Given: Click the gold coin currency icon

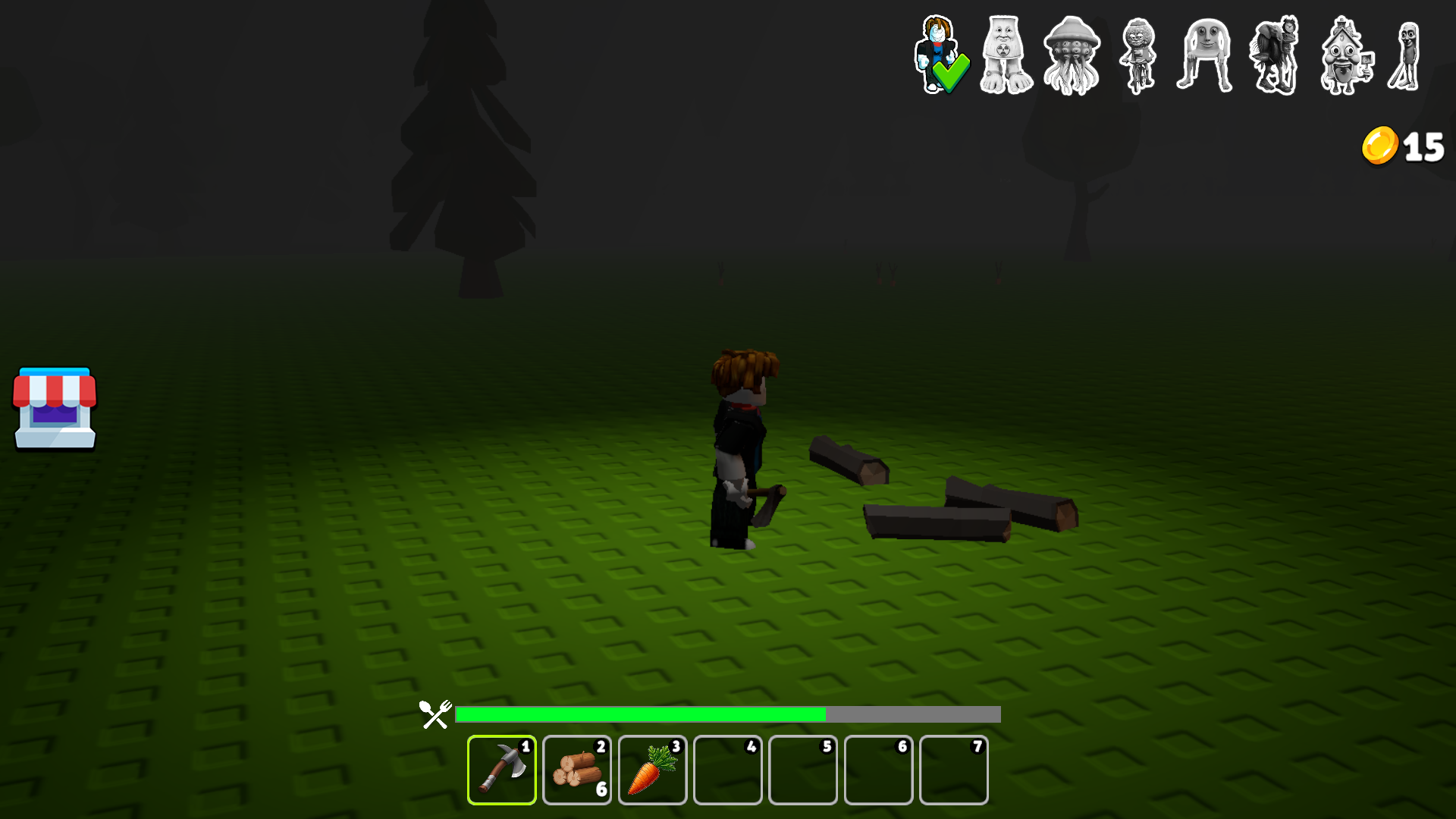Looking at the screenshot, I should coord(1379,146).
